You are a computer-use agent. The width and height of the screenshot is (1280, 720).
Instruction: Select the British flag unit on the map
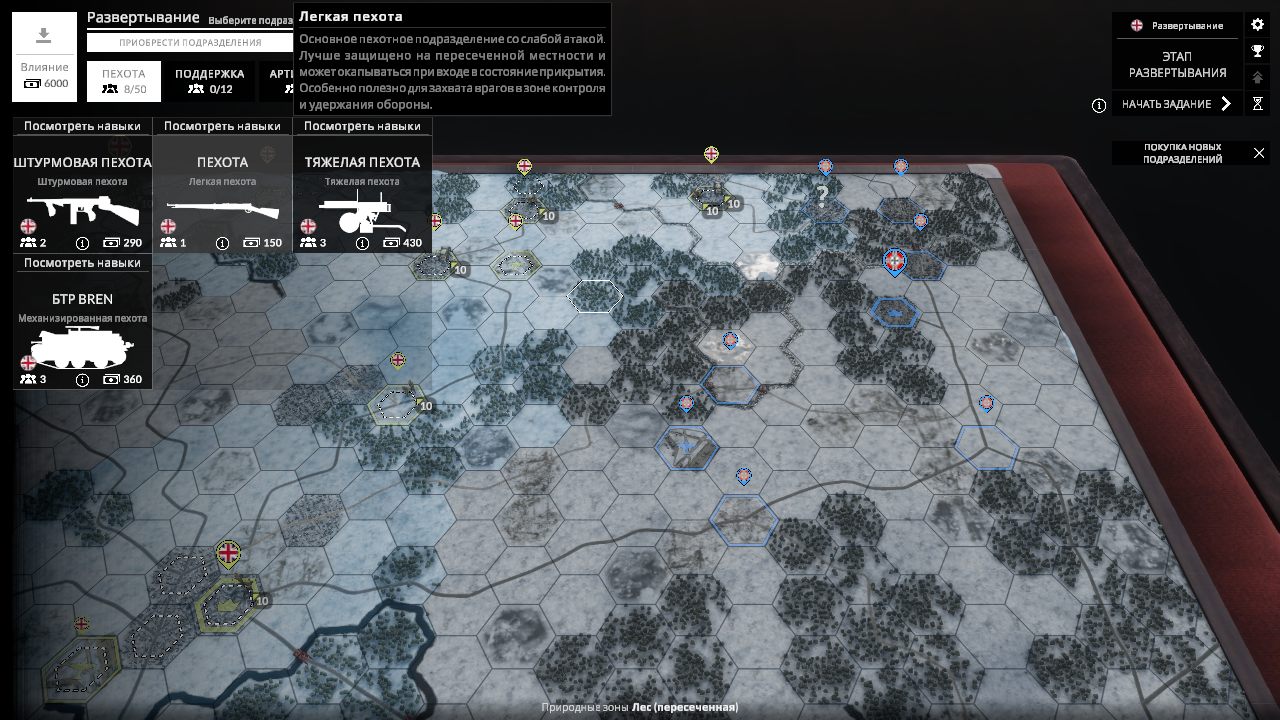click(228, 550)
